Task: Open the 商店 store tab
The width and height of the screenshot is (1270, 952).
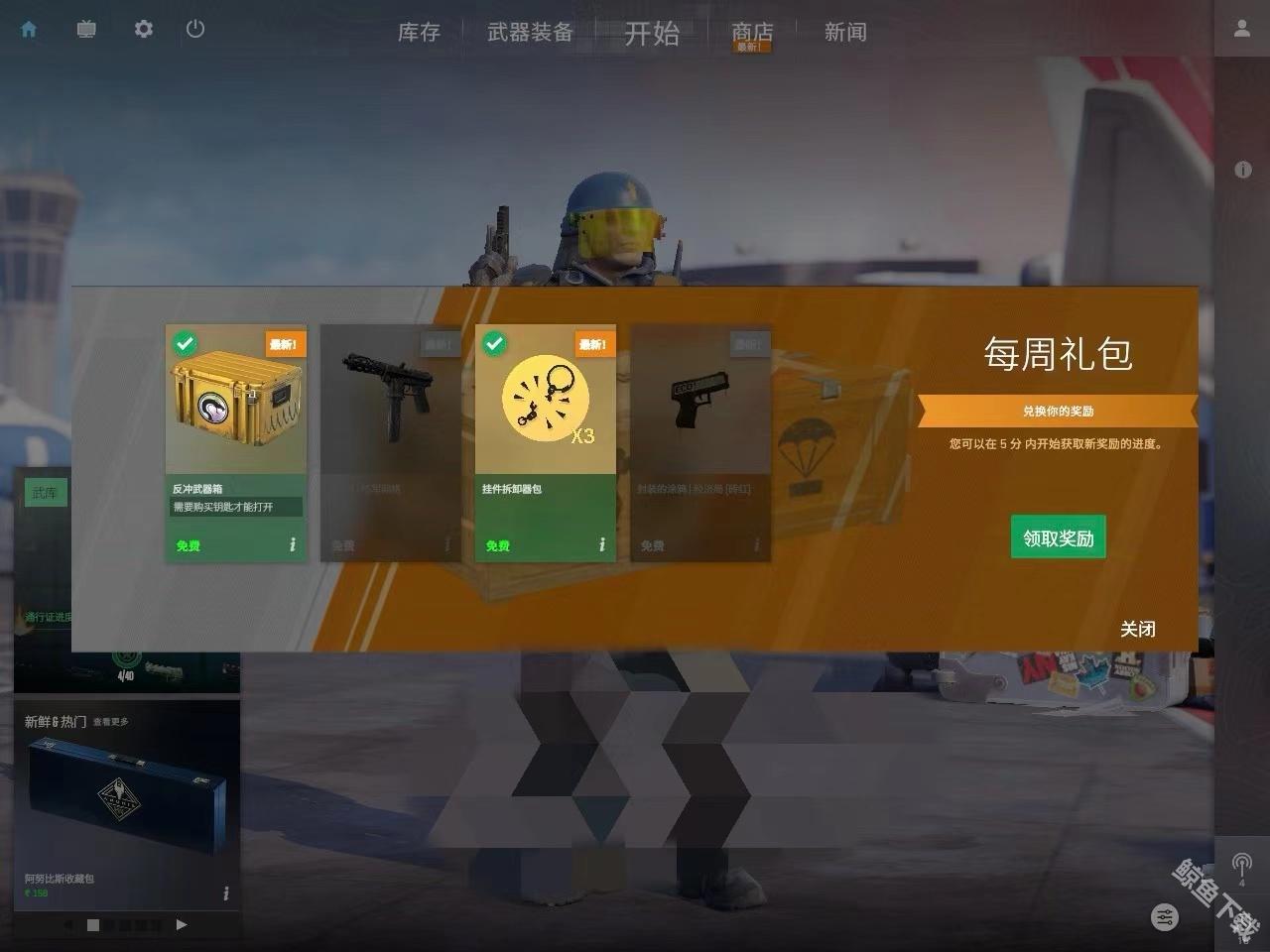Action: click(x=751, y=34)
